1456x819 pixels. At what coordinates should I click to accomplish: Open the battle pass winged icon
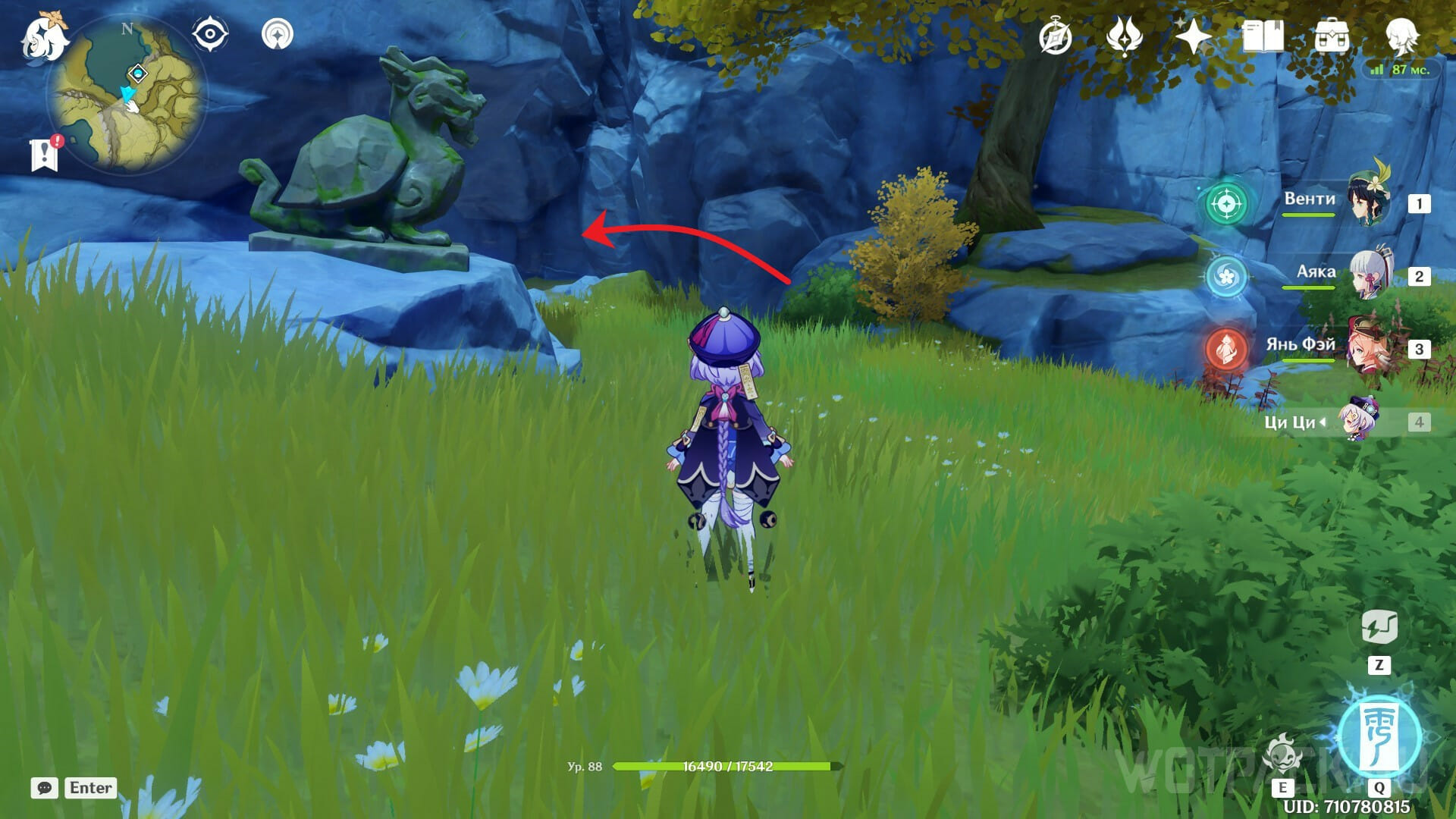click(1124, 36)
